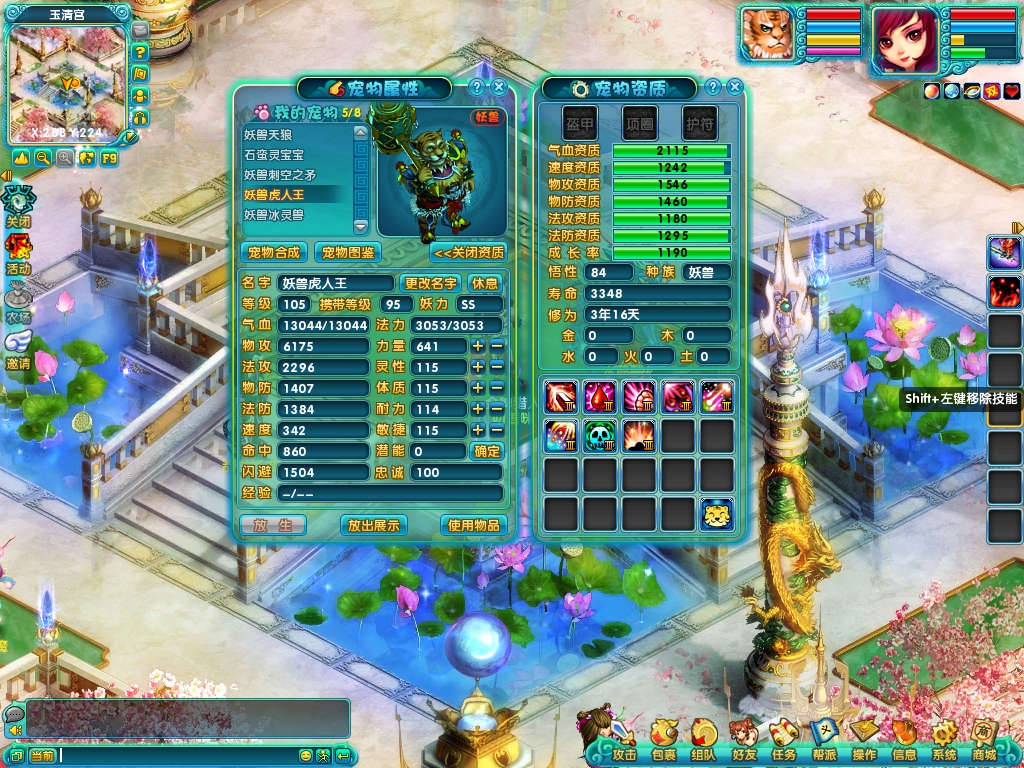This screenshot has height=768, width=1024.
Task: Open the 任务 quest menu
Action: pos(784,743)
